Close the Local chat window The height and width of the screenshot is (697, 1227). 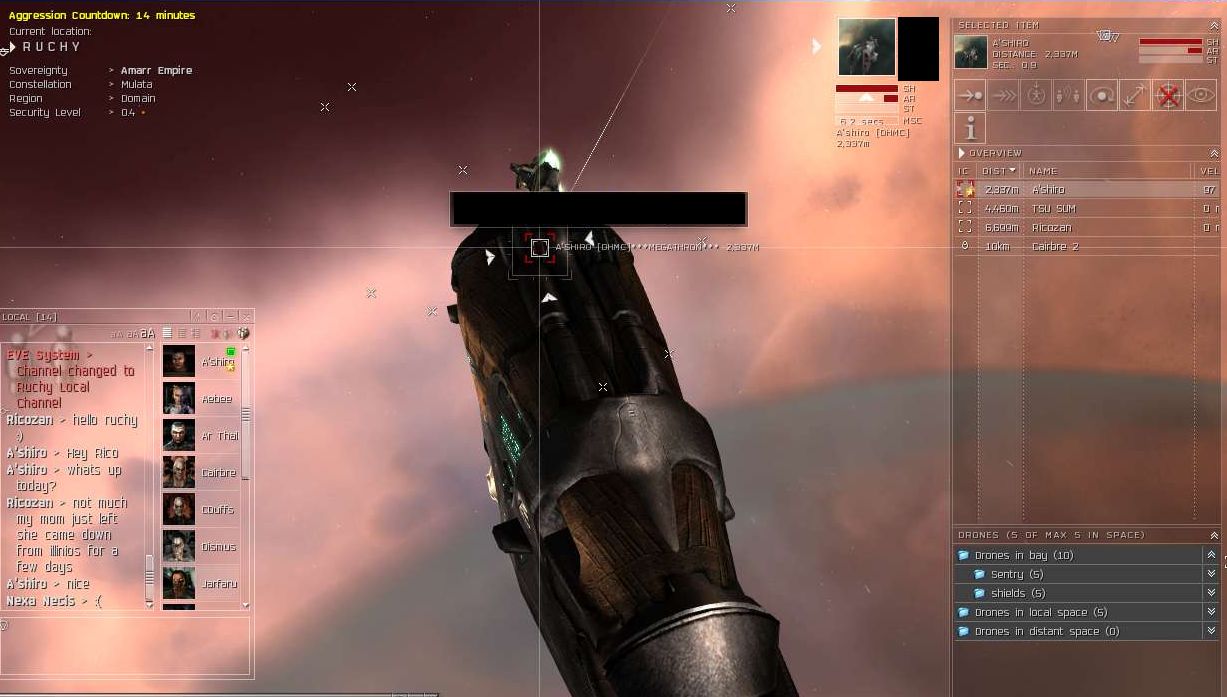246,317
